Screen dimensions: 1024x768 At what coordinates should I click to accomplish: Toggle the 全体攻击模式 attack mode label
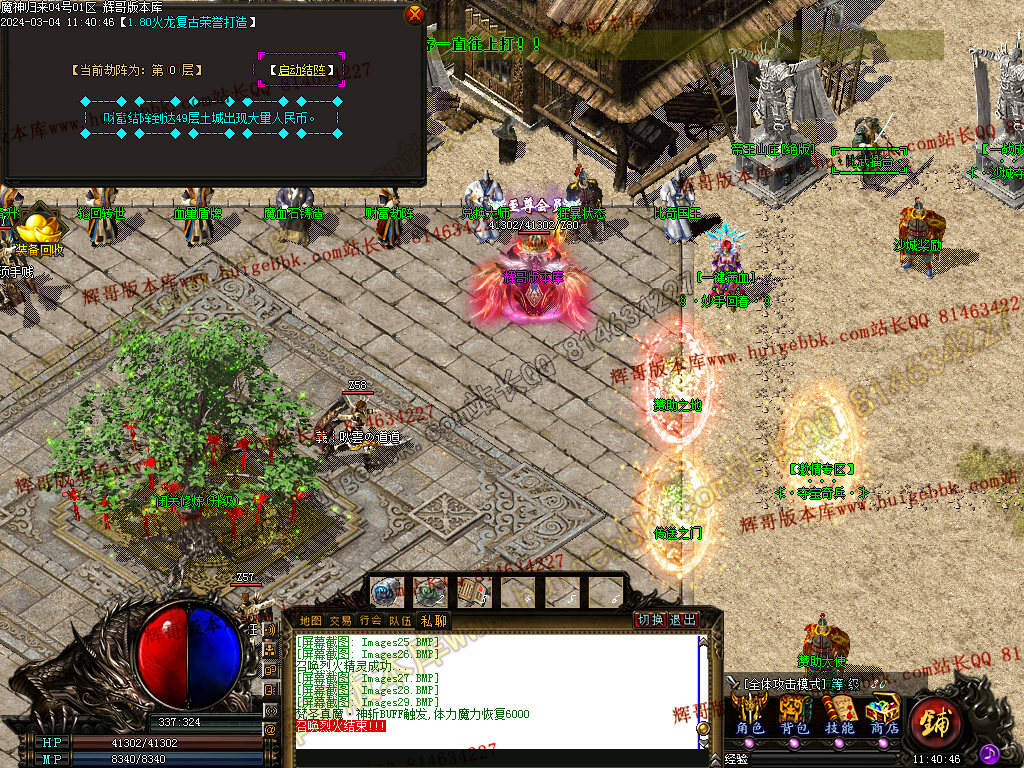[x=786, y=685]
